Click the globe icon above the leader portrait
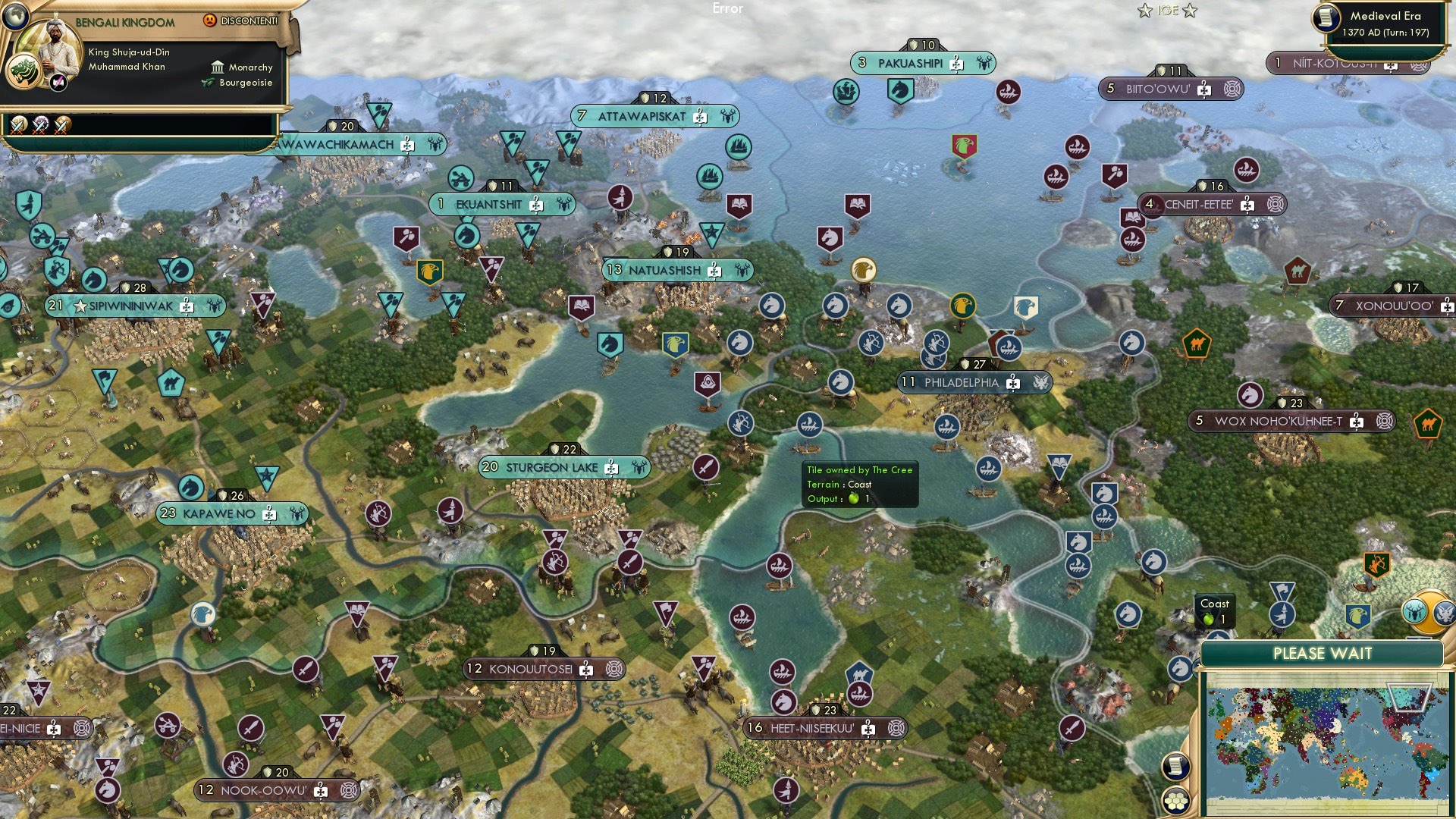The width and height of the screenshot is (1456, 819). tap(16, 17)
